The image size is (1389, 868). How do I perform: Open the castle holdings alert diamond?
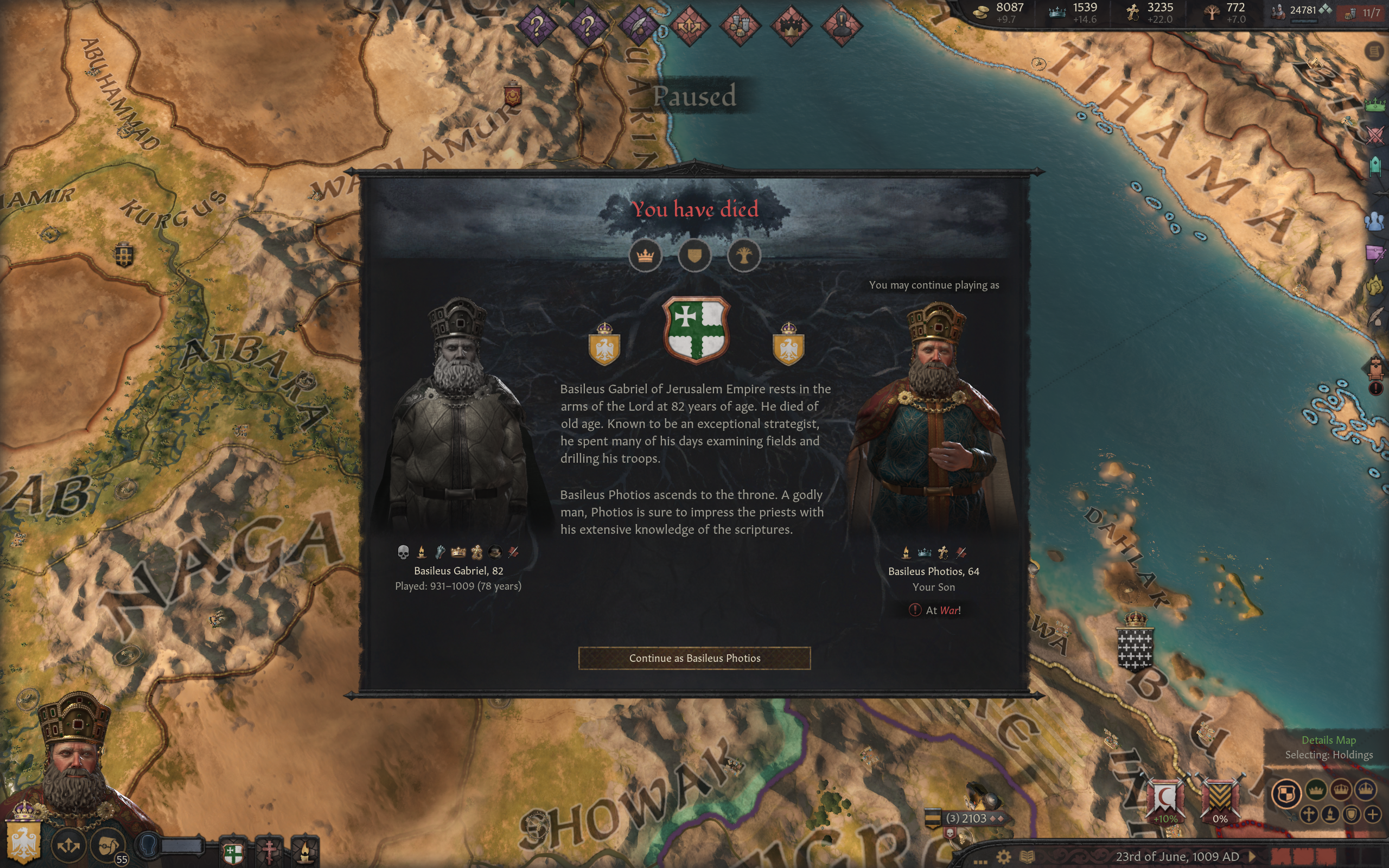coord(740,25)
